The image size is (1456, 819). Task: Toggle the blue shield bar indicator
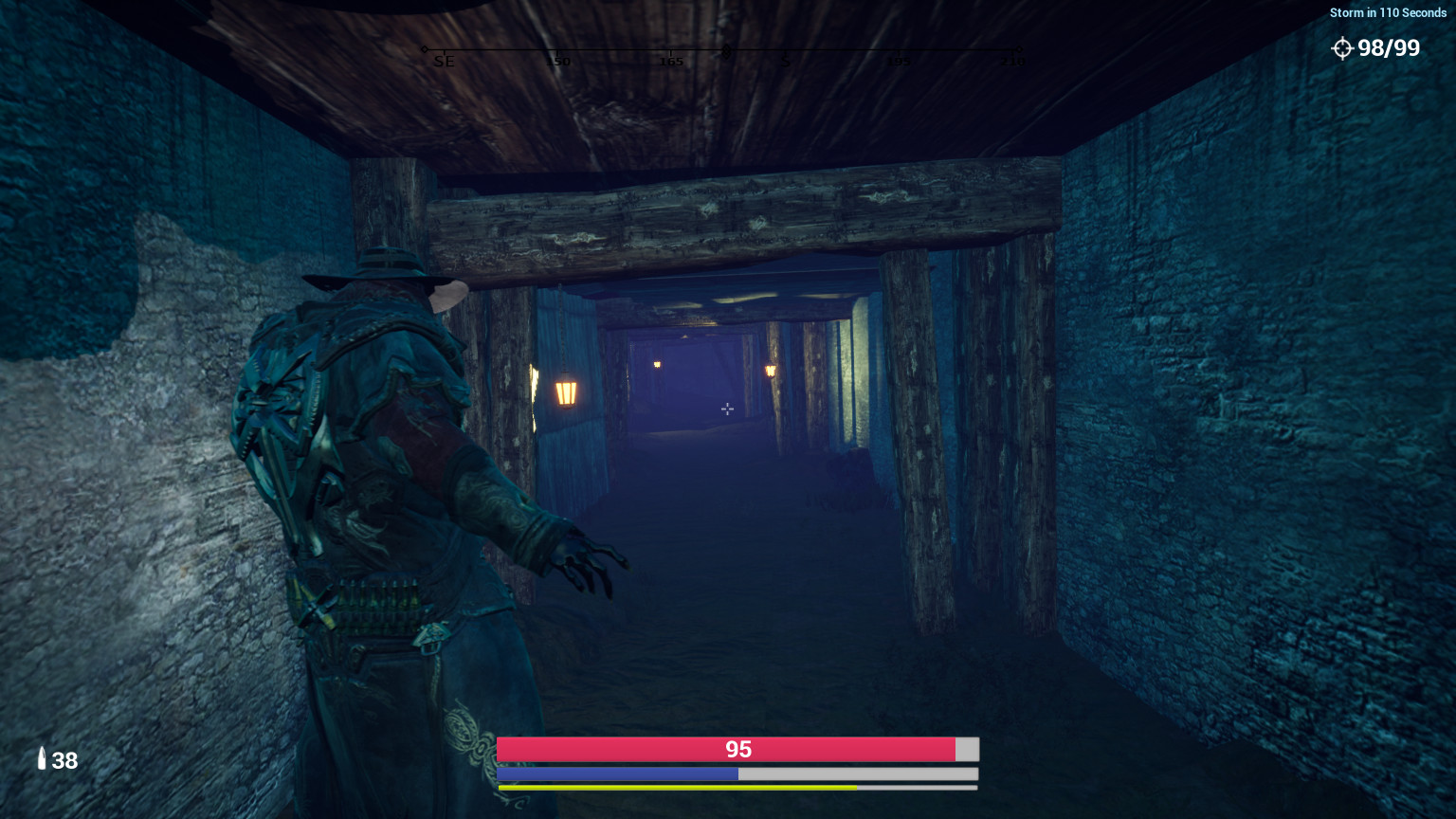coord(616,773)
